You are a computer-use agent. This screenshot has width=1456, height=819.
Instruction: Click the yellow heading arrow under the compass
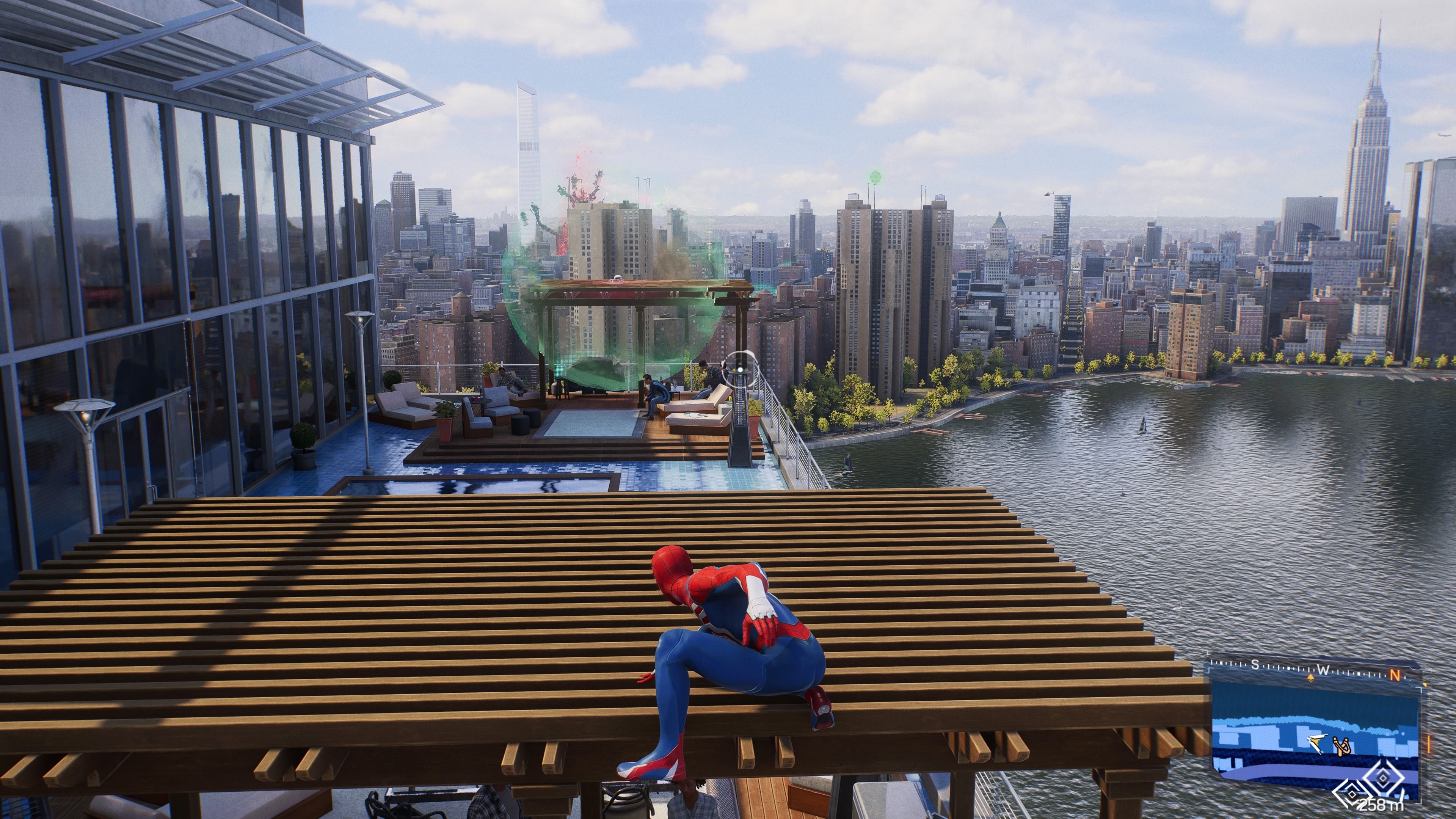(1311, 678)
